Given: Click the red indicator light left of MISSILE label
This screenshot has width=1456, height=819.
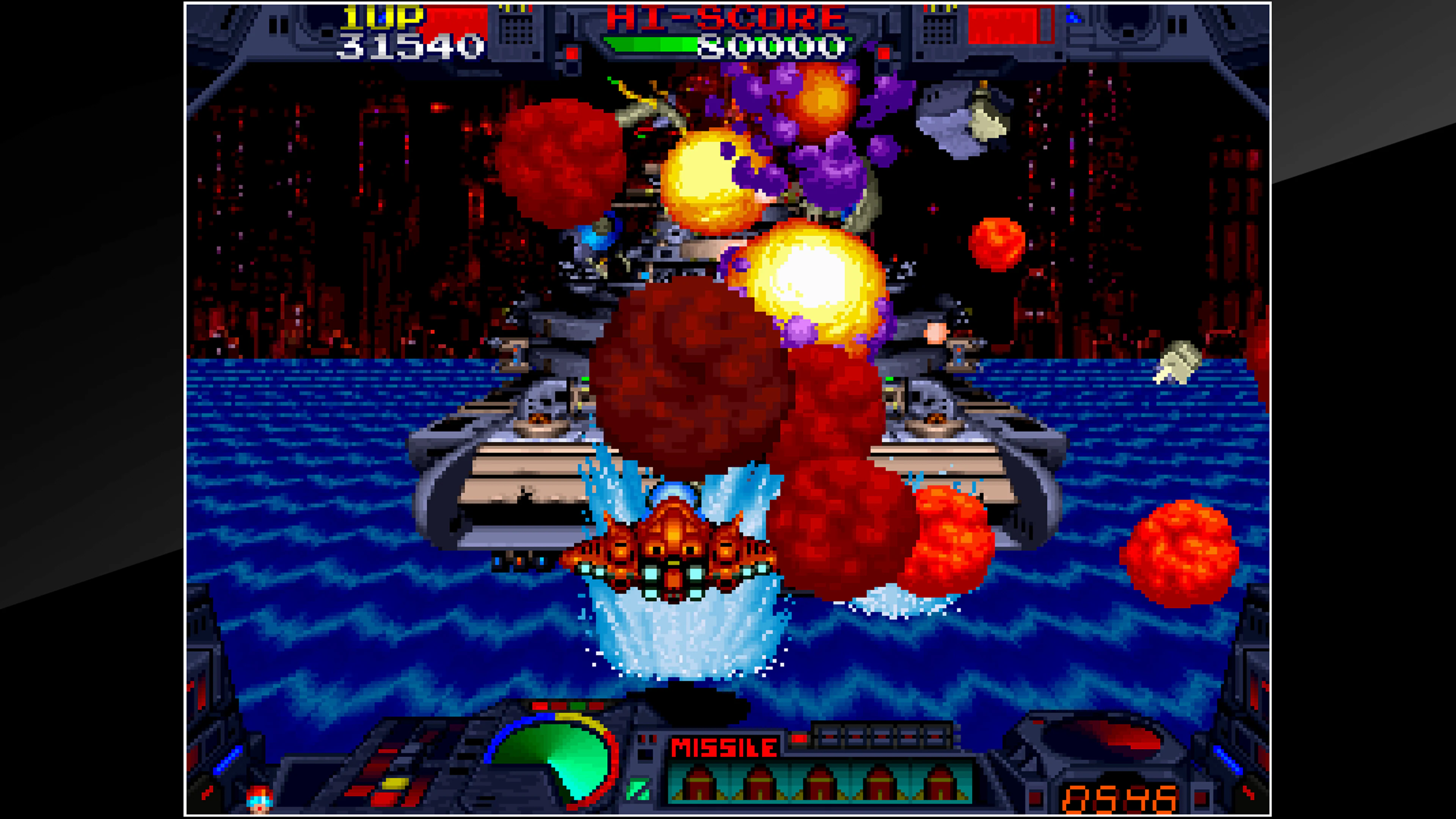Looking at the screenshot, I should tap(644, 739).
